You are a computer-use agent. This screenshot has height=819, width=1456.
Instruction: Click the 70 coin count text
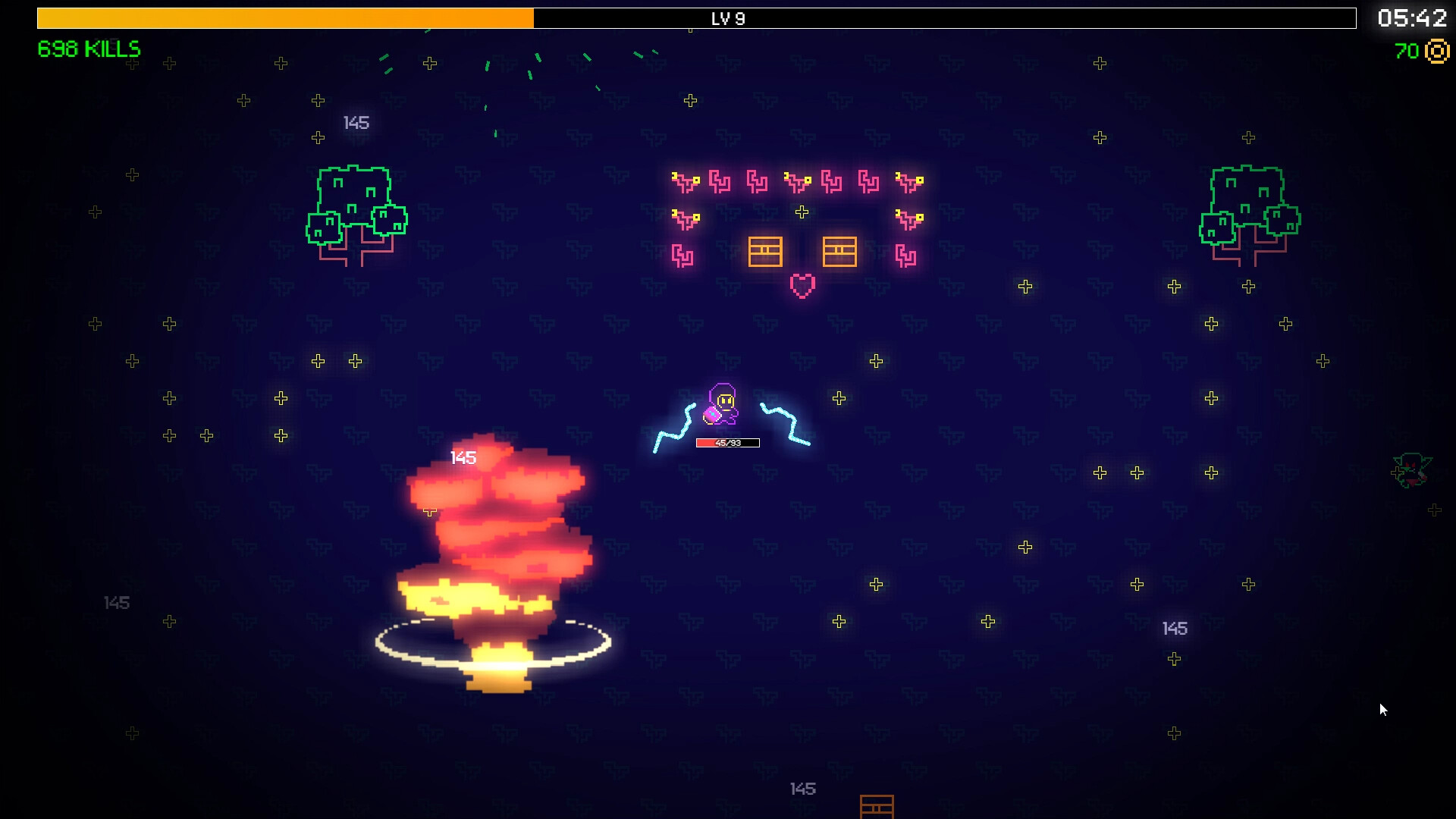tap(1407, 52)
